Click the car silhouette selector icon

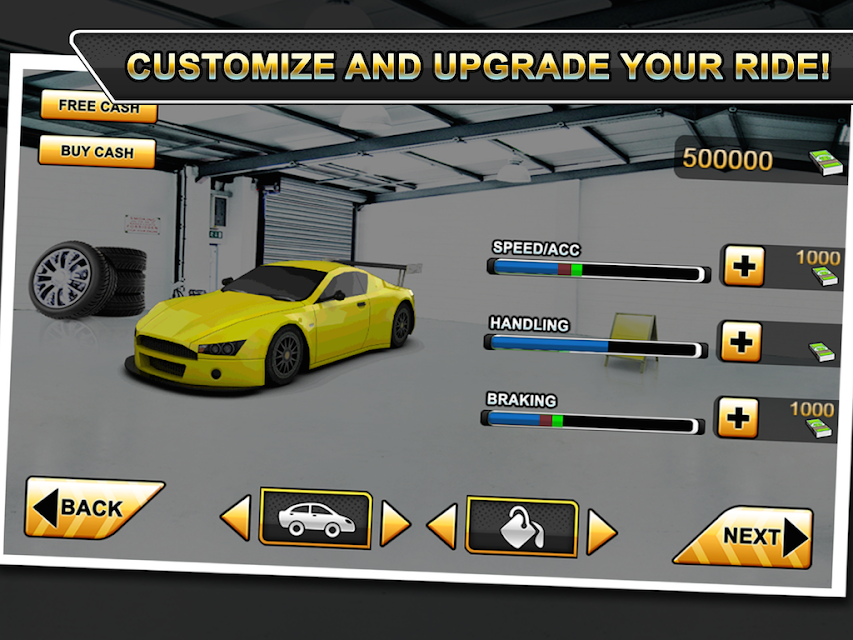[x=314, y=518]
